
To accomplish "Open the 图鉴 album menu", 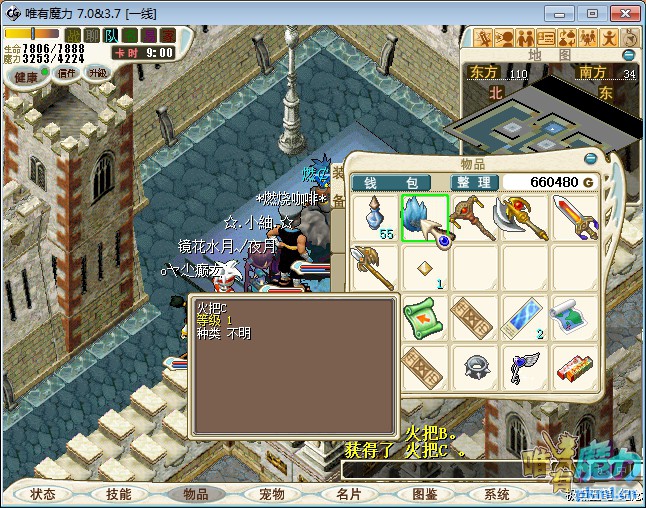I will 424,494.
